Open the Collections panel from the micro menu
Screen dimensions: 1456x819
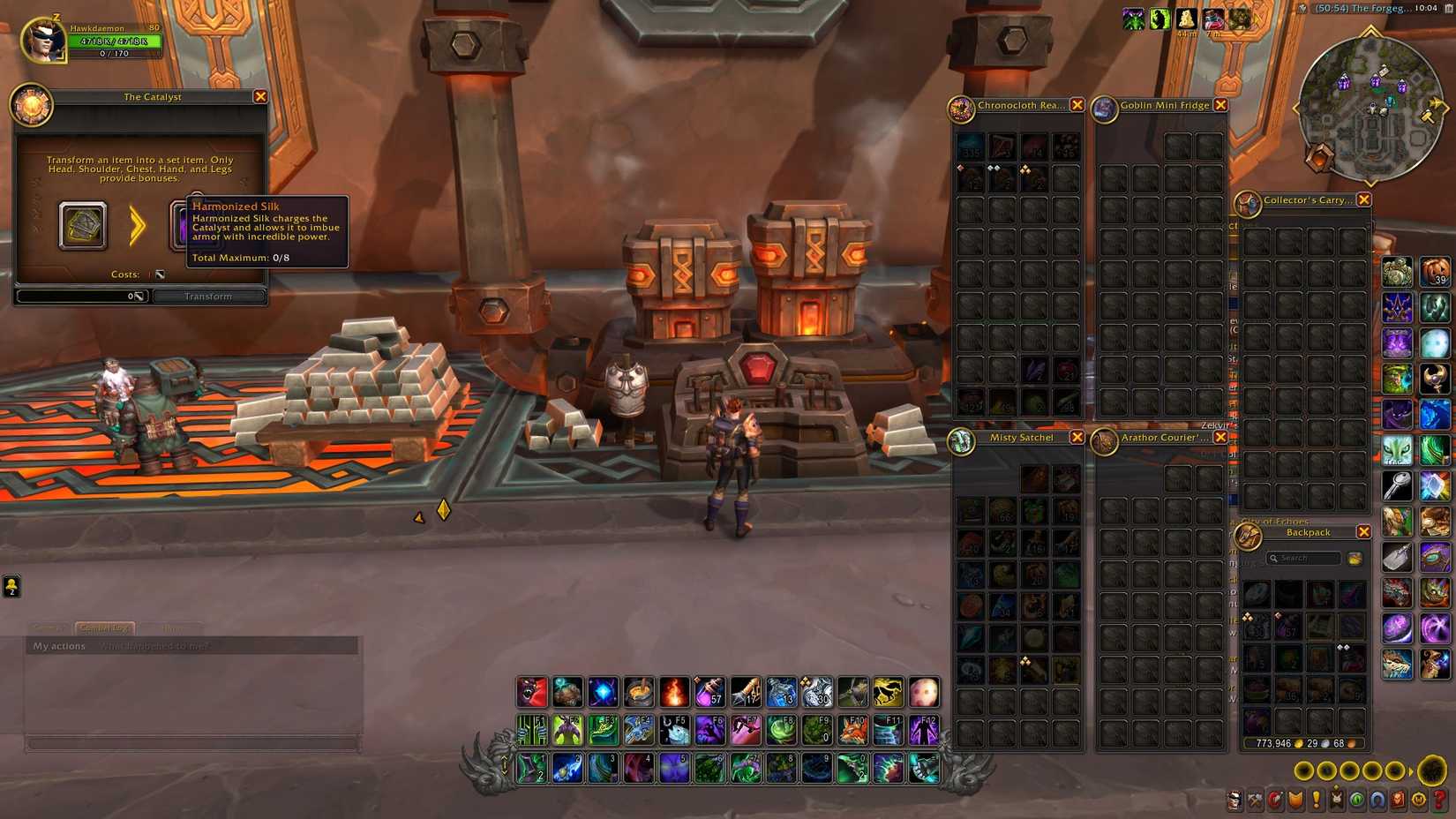(1338, 800)
